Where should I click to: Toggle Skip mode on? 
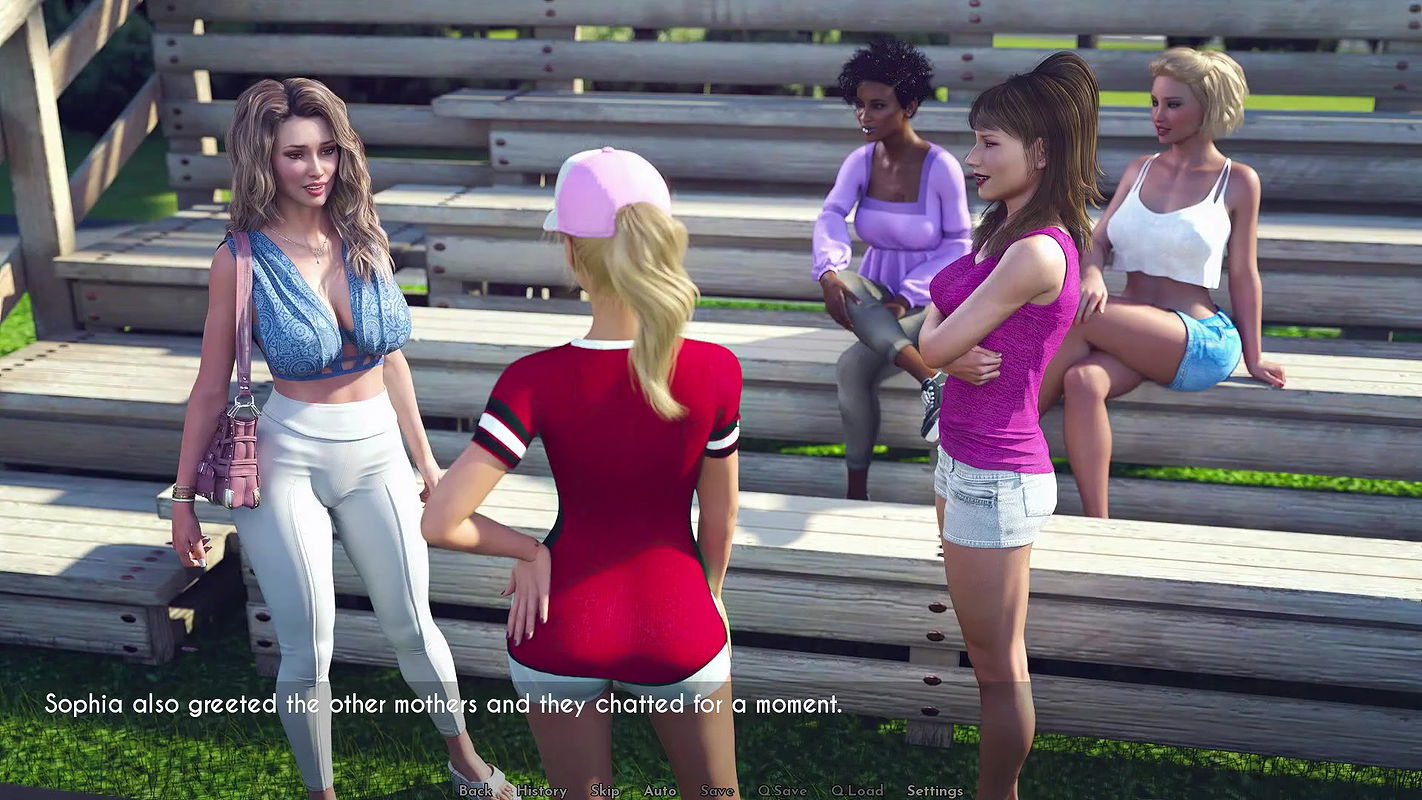[x=604, y=790]
